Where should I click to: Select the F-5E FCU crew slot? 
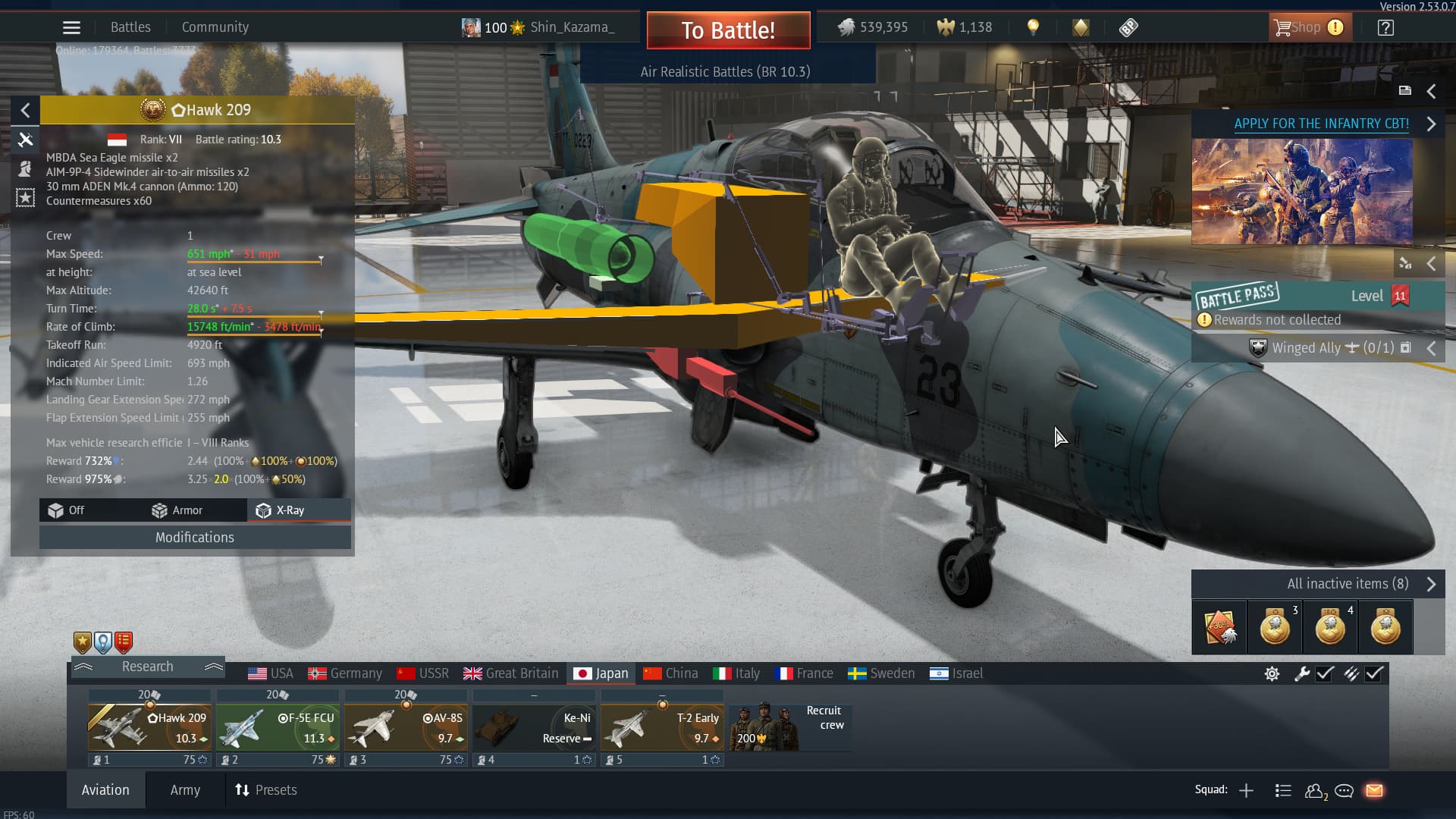pyautogui.click(x=278, y=728)
